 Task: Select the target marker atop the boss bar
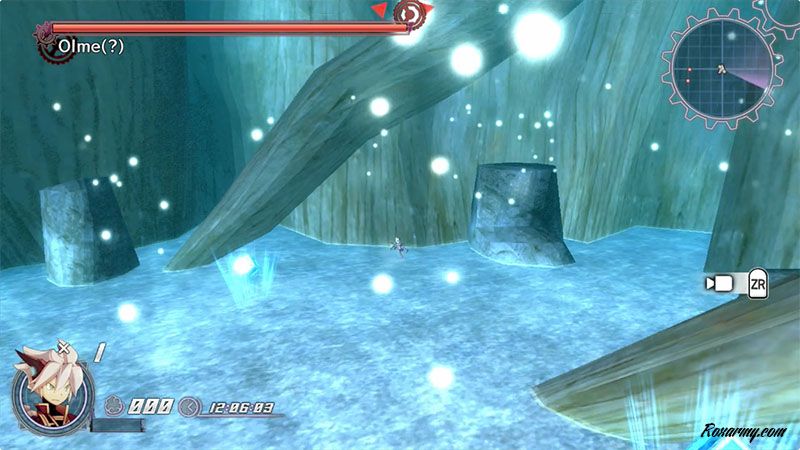tap(408, 13)
